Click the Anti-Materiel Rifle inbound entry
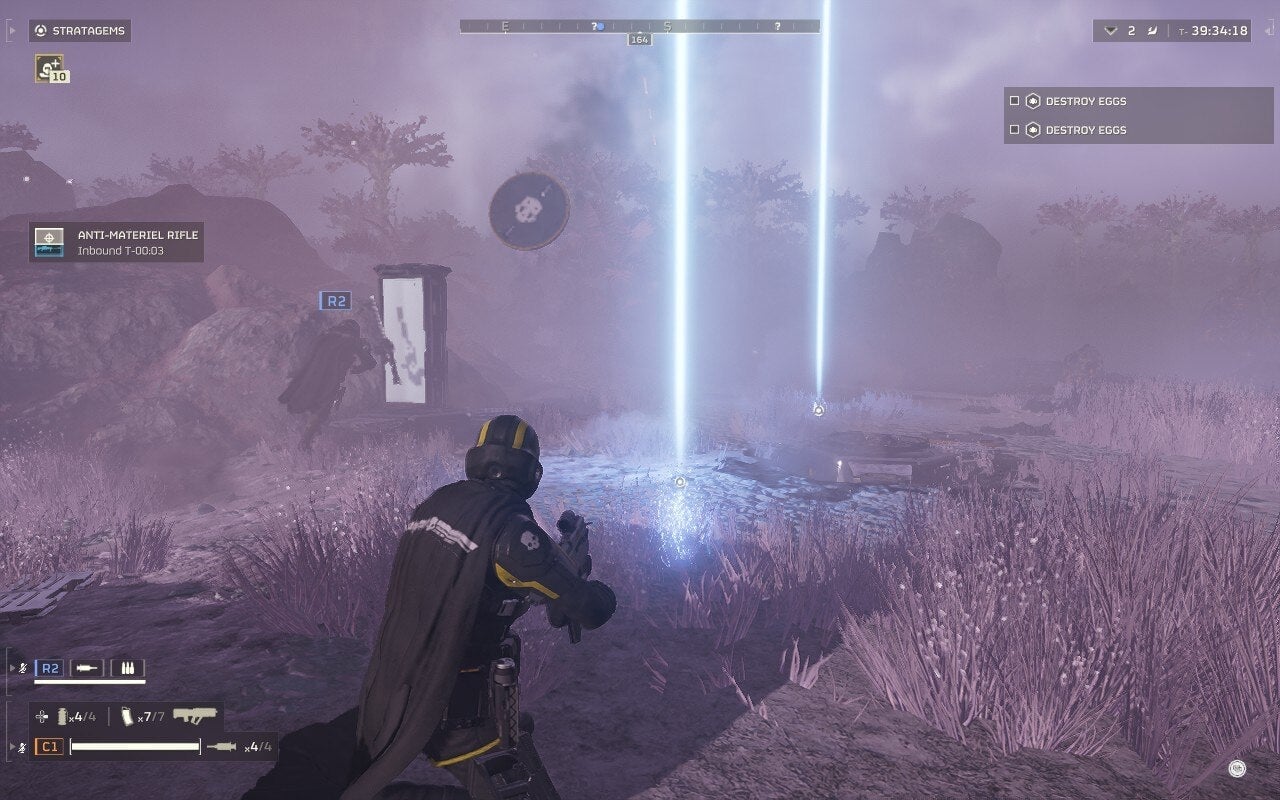 117,242
